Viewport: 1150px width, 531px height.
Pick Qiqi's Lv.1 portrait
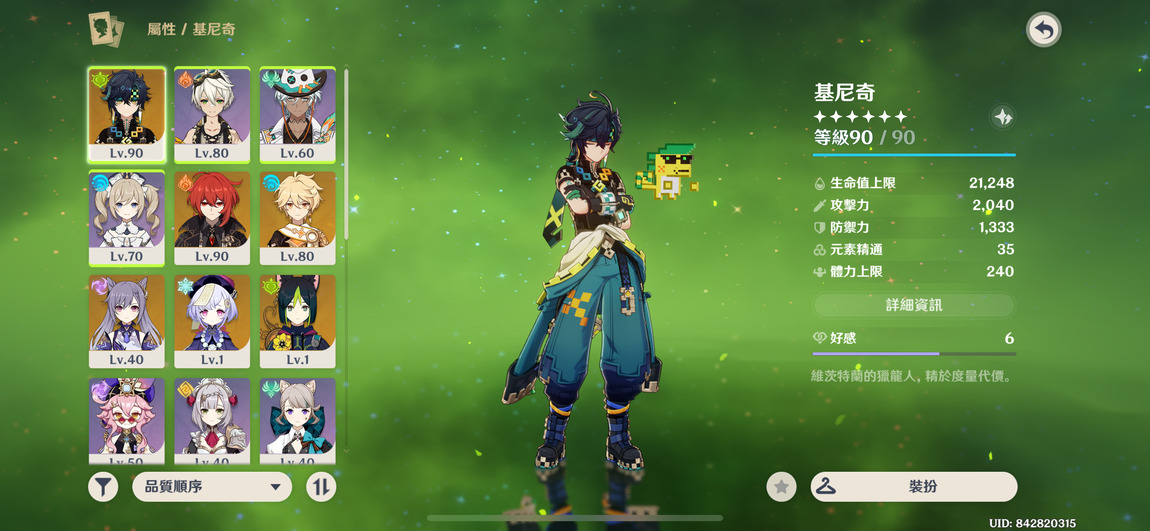(212, 320)
